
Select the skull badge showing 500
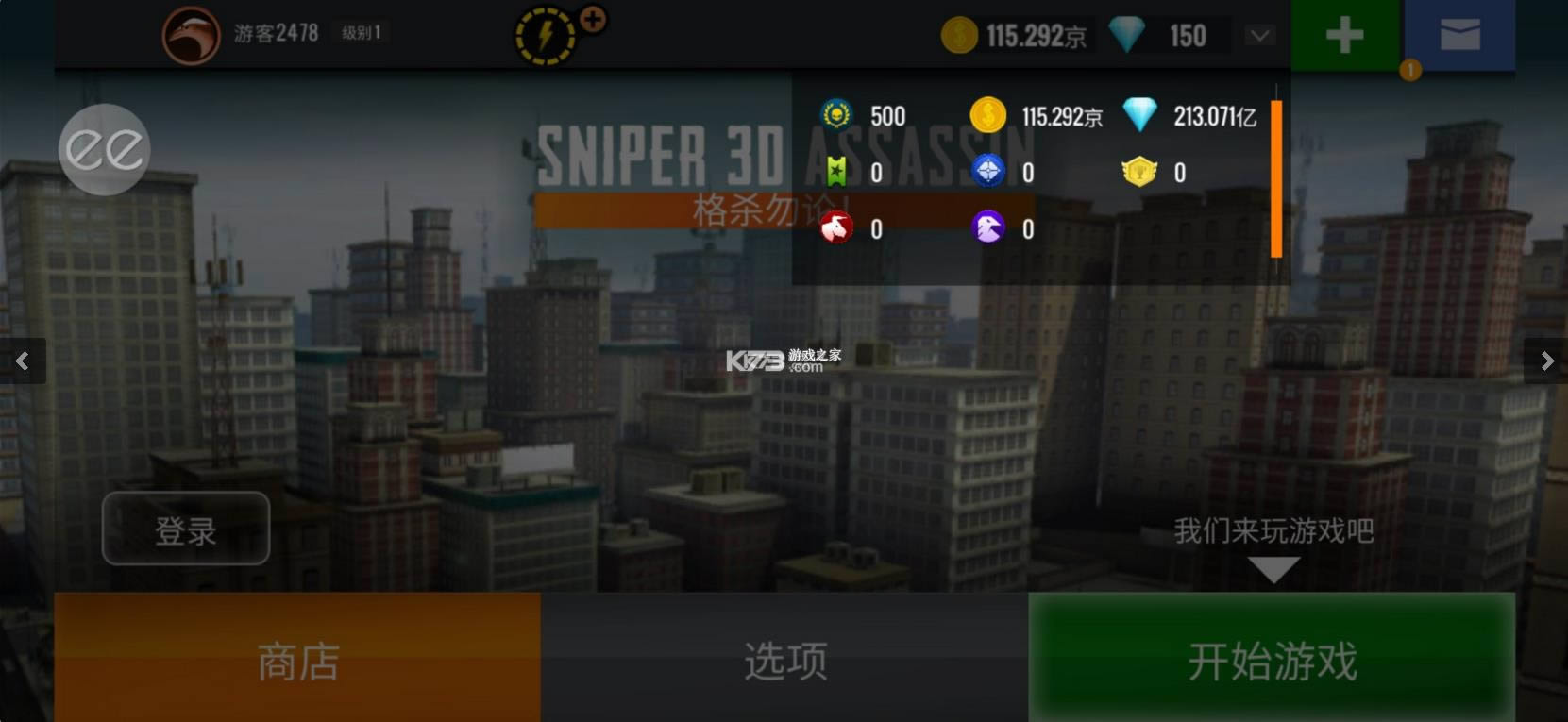click(x=838, y=115)
